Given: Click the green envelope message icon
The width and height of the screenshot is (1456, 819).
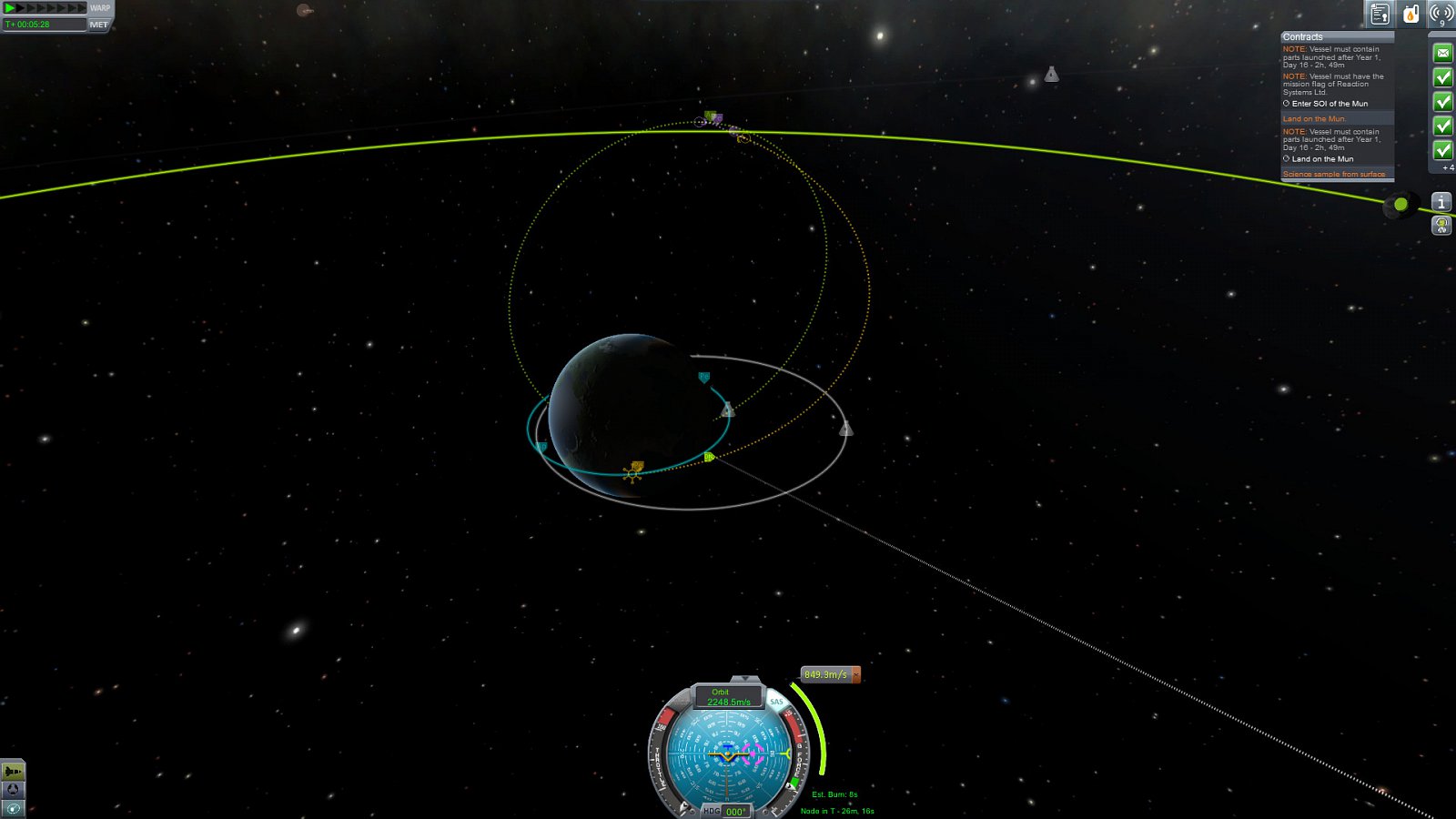Looking at the screenshot, I should 1443,53.
